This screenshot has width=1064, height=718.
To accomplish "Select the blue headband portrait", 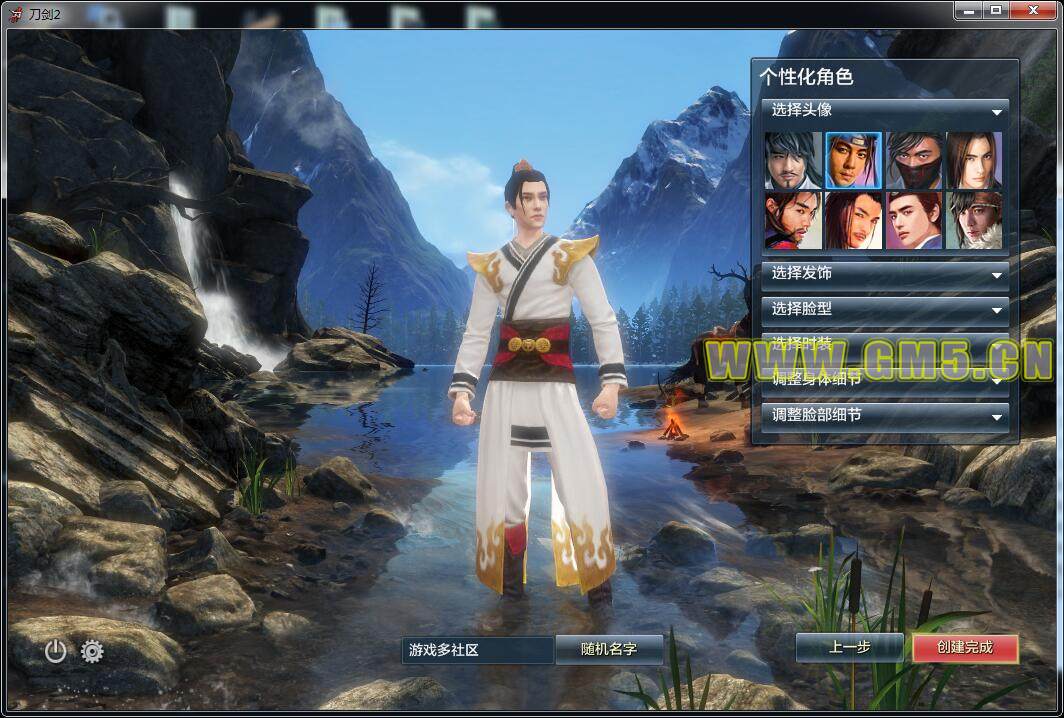I will (x=854, y=160).
